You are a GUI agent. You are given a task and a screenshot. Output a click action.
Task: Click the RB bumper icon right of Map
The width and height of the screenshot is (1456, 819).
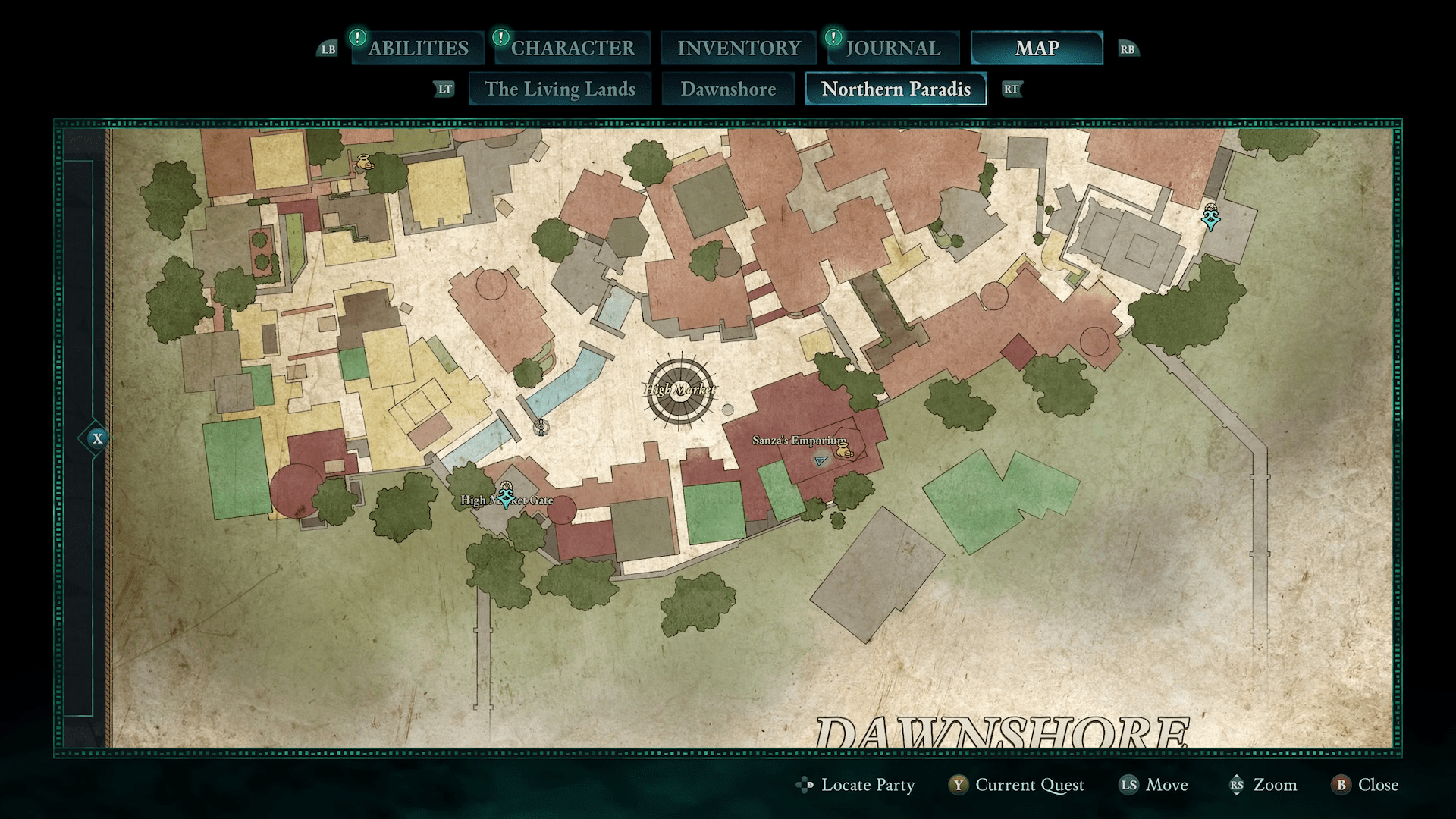coord(1128,48)
